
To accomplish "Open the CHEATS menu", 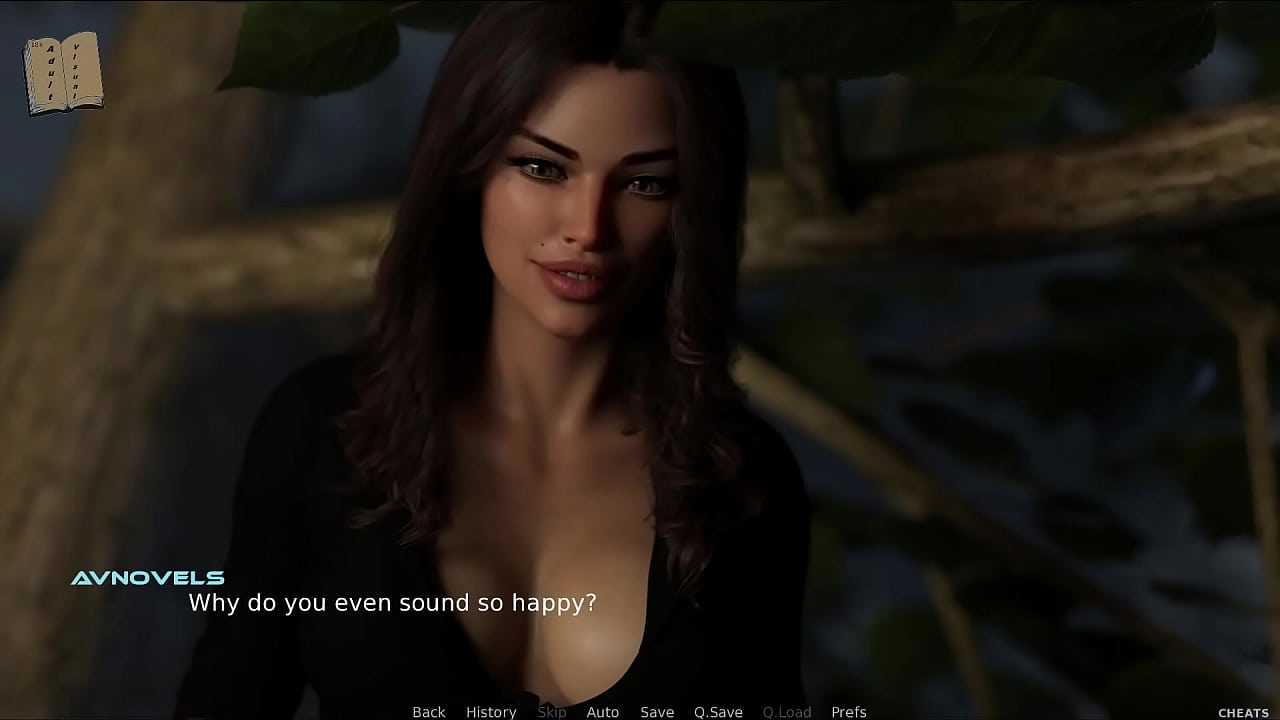I will tap(1243, 713).
